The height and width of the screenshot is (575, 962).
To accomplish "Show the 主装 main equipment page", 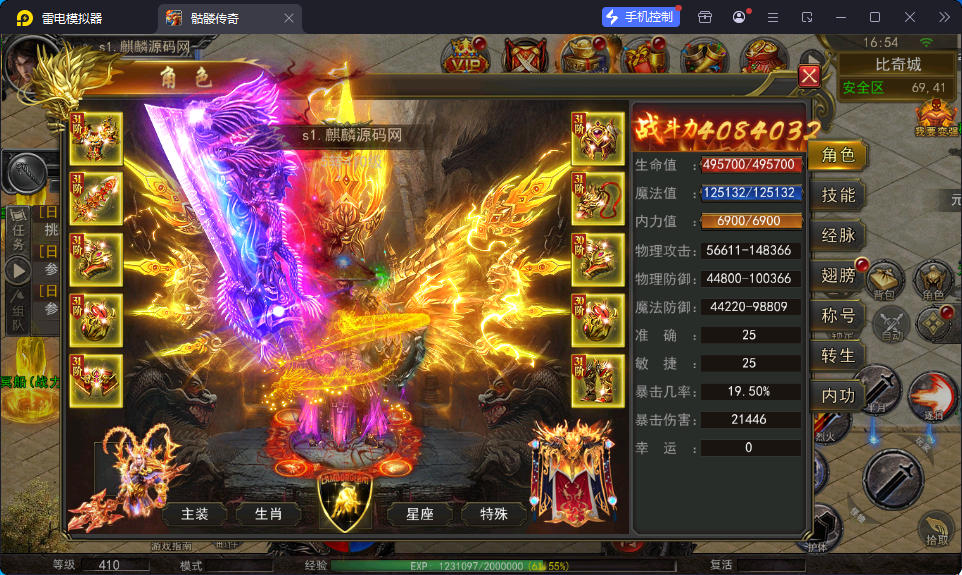I will pyautogui.click(x=195, y=514).
